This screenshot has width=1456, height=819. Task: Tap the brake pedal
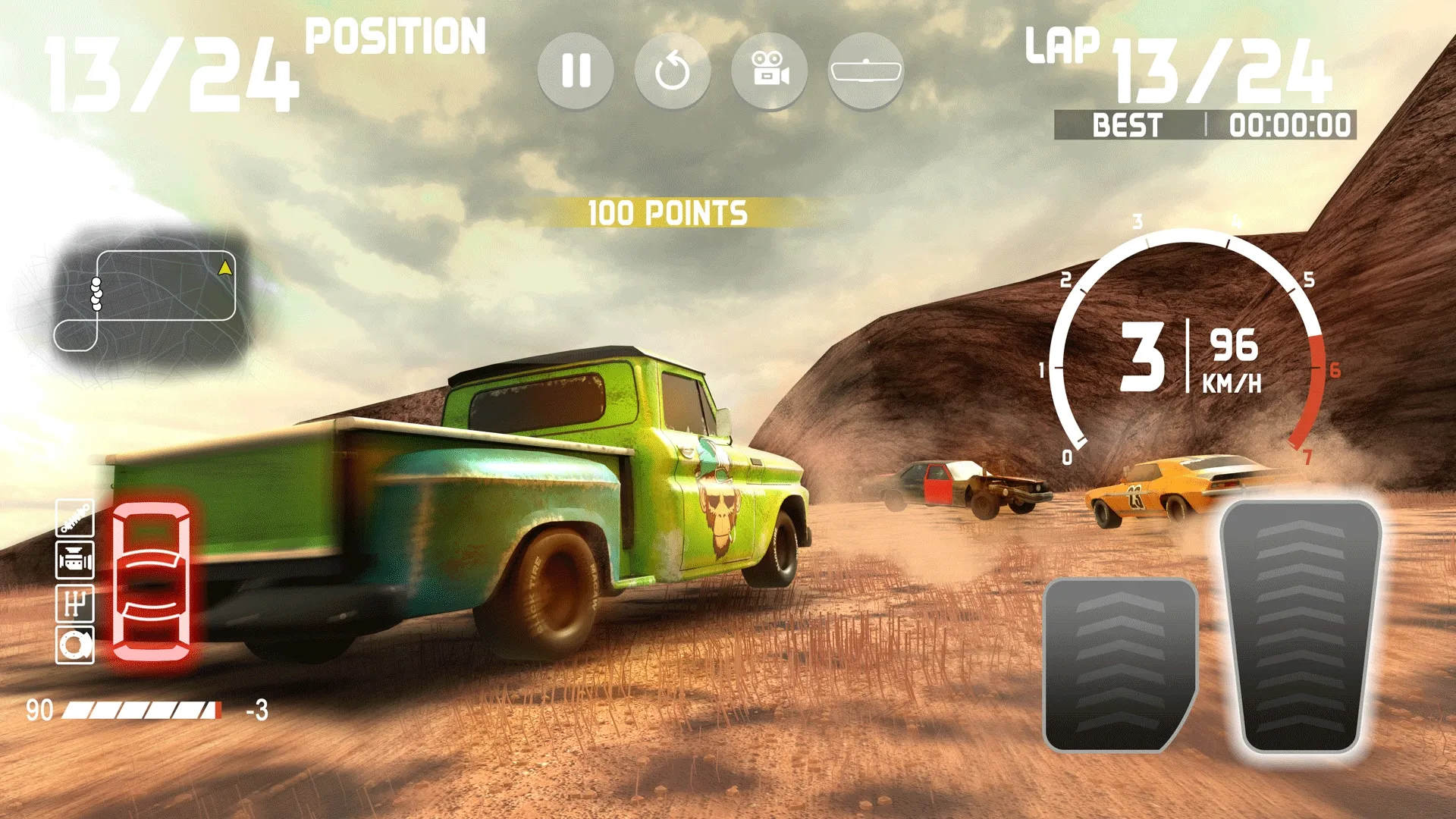(x=1119, y=664)
